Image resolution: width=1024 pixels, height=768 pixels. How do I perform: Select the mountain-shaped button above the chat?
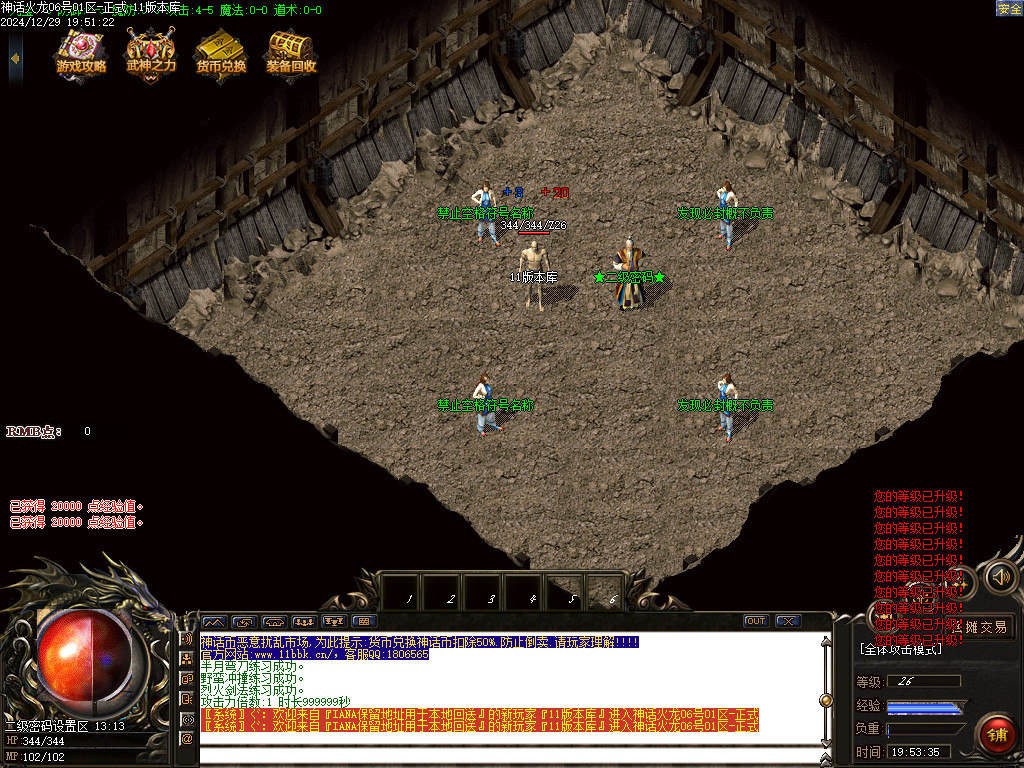[x=215, y=621]
